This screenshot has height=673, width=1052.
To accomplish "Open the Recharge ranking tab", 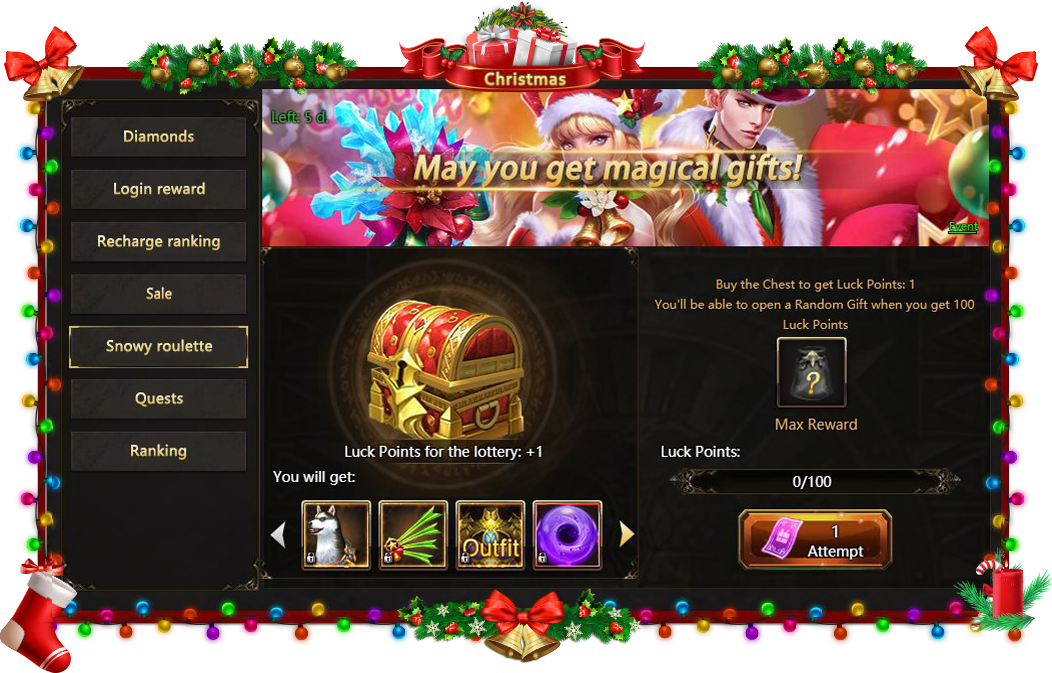I will pos(158,242).
